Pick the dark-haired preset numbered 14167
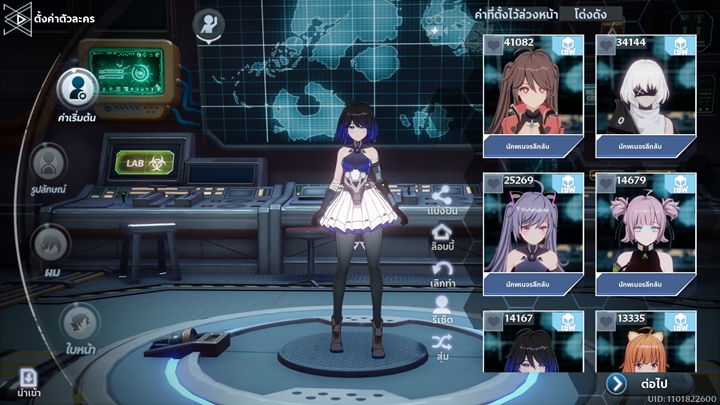Screen dimensions: 720x405 (x=533, y=342)
